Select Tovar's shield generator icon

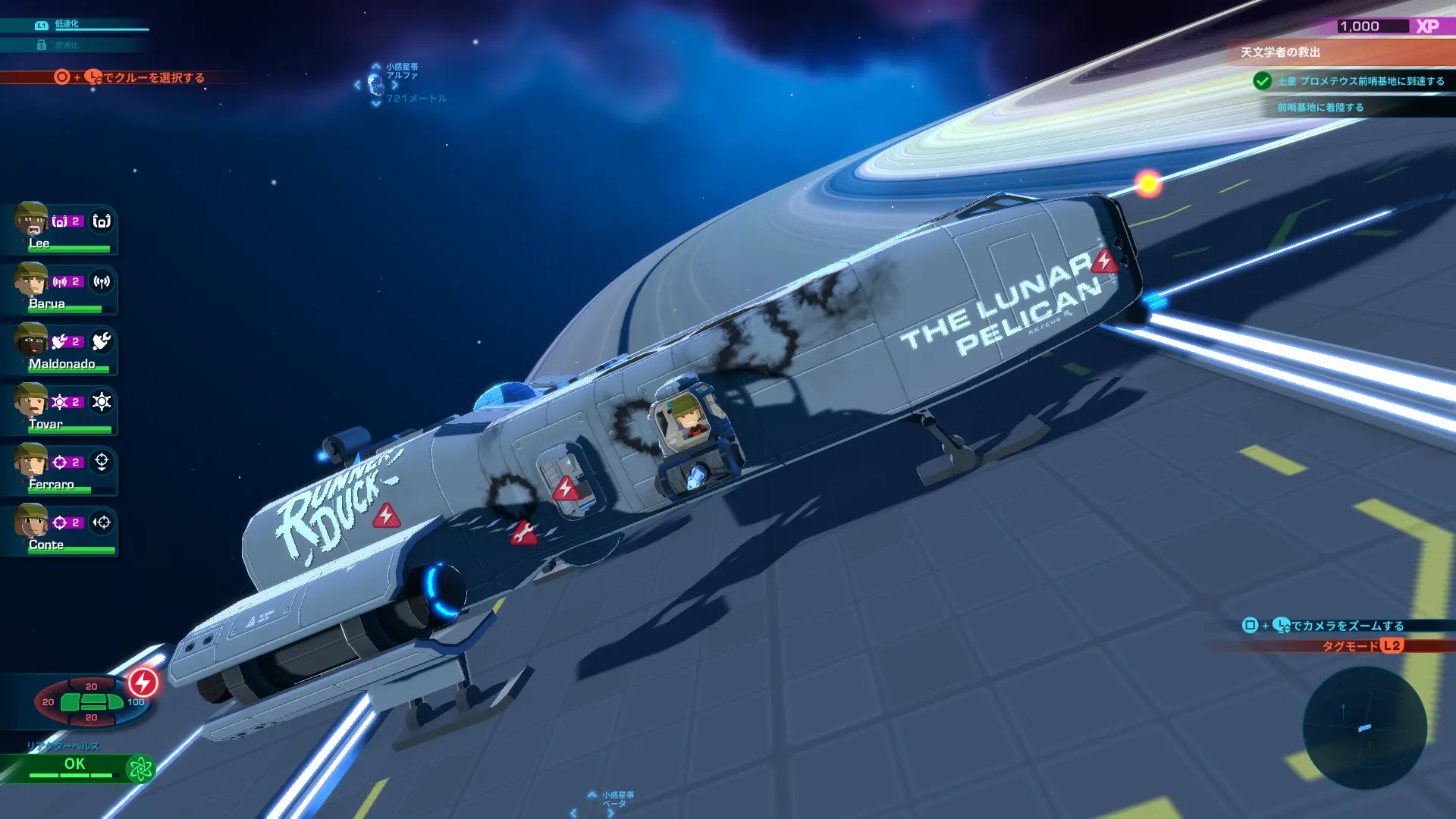(x=102, y=402)
